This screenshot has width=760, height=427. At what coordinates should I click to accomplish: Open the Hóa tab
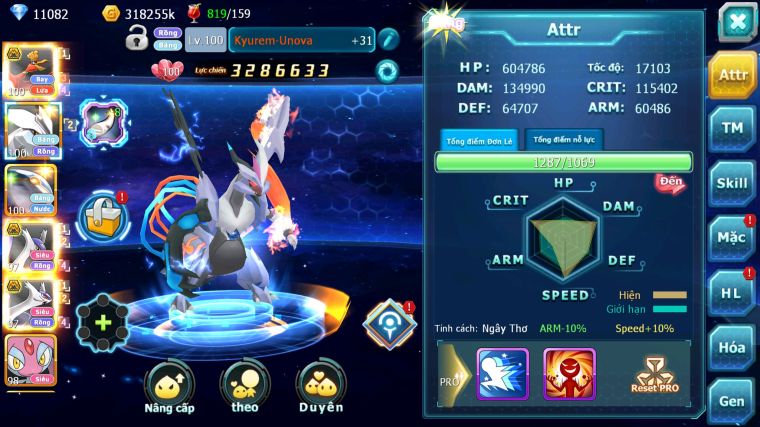[x=732, y=348]
